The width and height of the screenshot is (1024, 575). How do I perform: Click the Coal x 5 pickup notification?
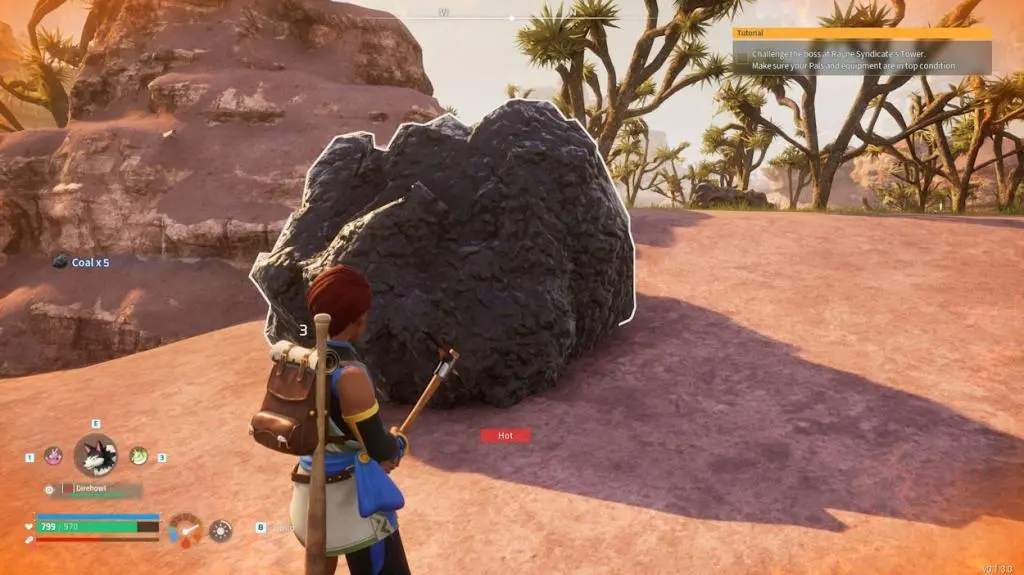pyautogui.click(x=82, y=262)
